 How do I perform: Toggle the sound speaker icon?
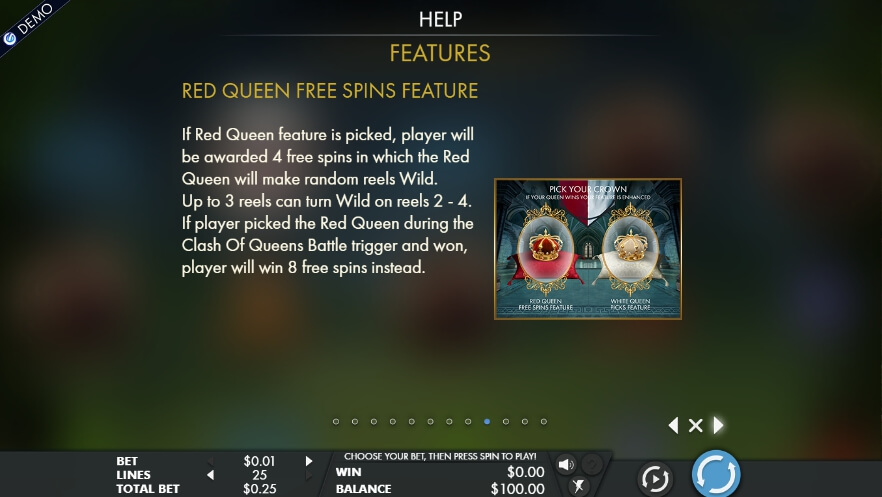click(566, 465)
